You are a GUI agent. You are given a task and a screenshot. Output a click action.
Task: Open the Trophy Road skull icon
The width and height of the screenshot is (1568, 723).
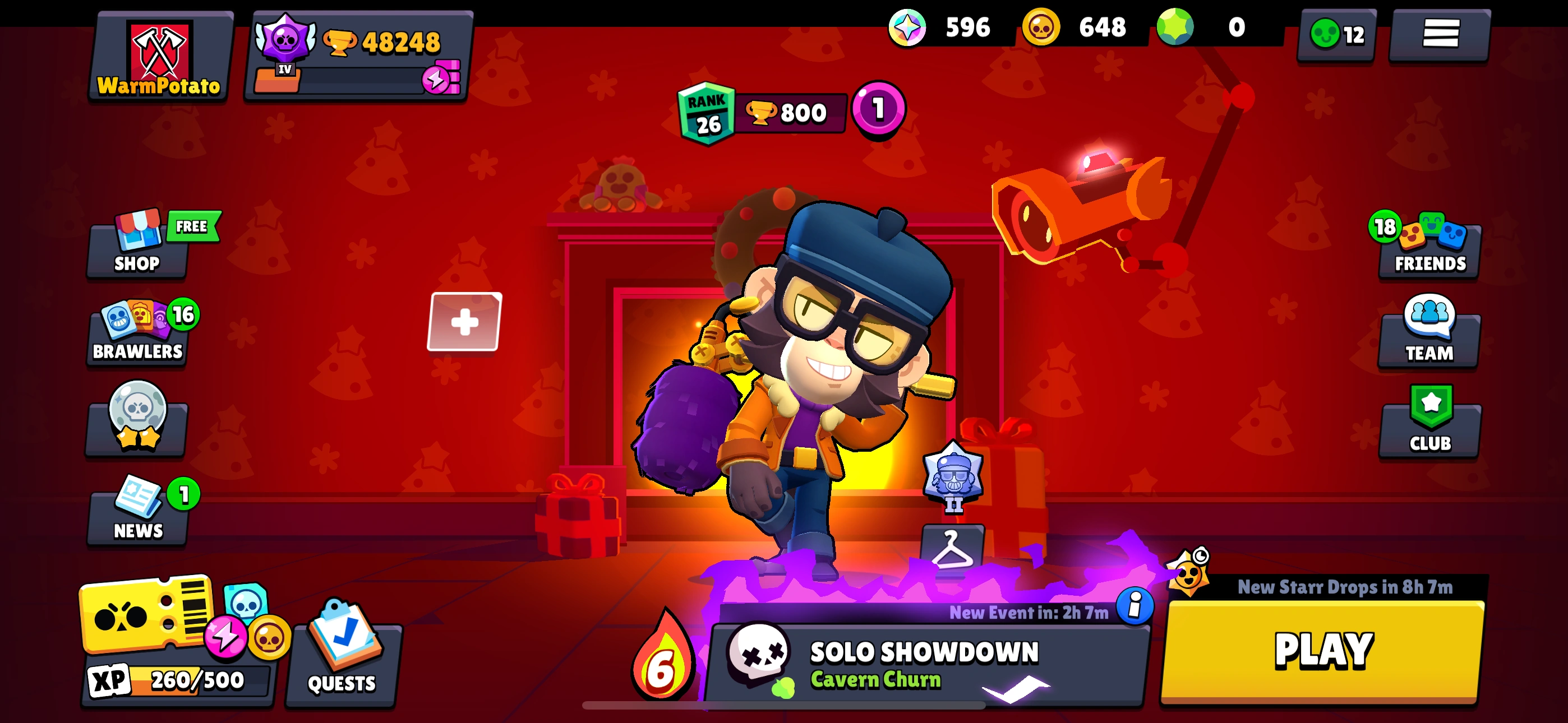click(x=136, y=429)
